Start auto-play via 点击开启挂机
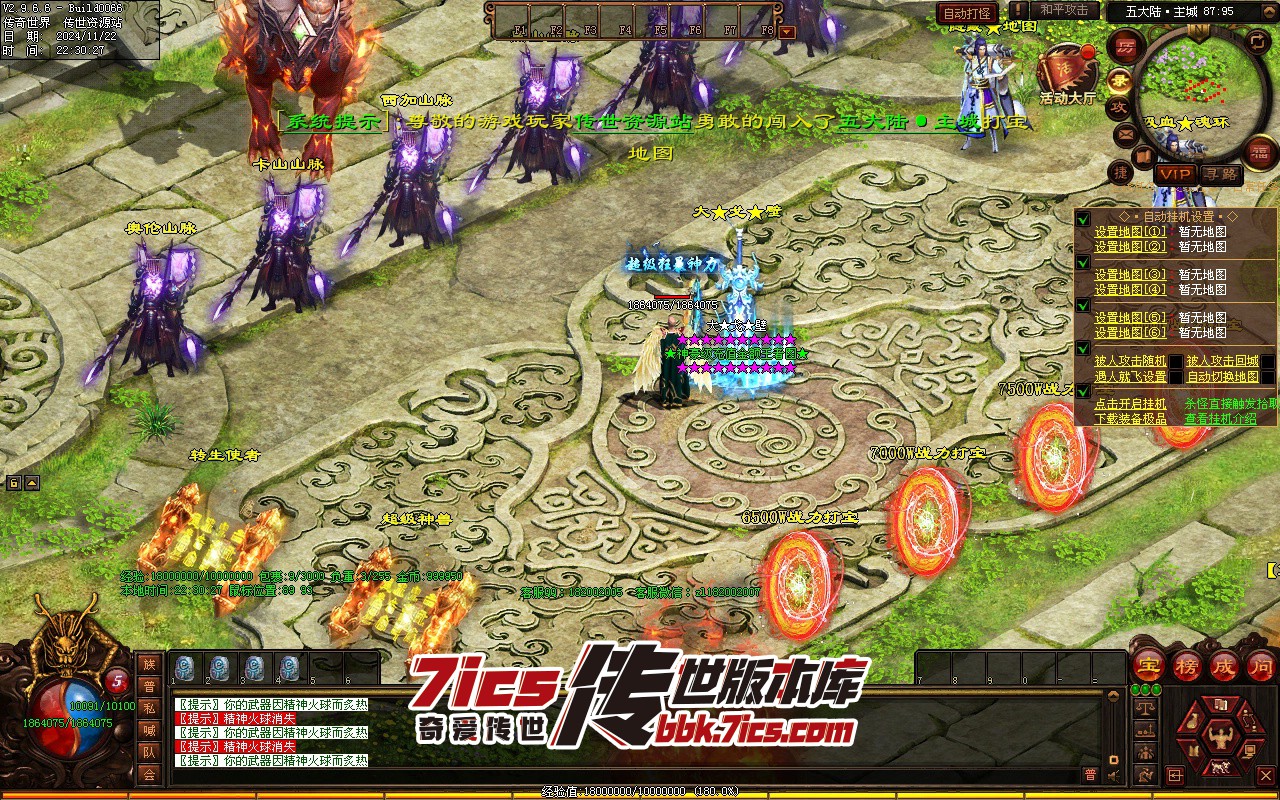 click(x=1130, y=404)
